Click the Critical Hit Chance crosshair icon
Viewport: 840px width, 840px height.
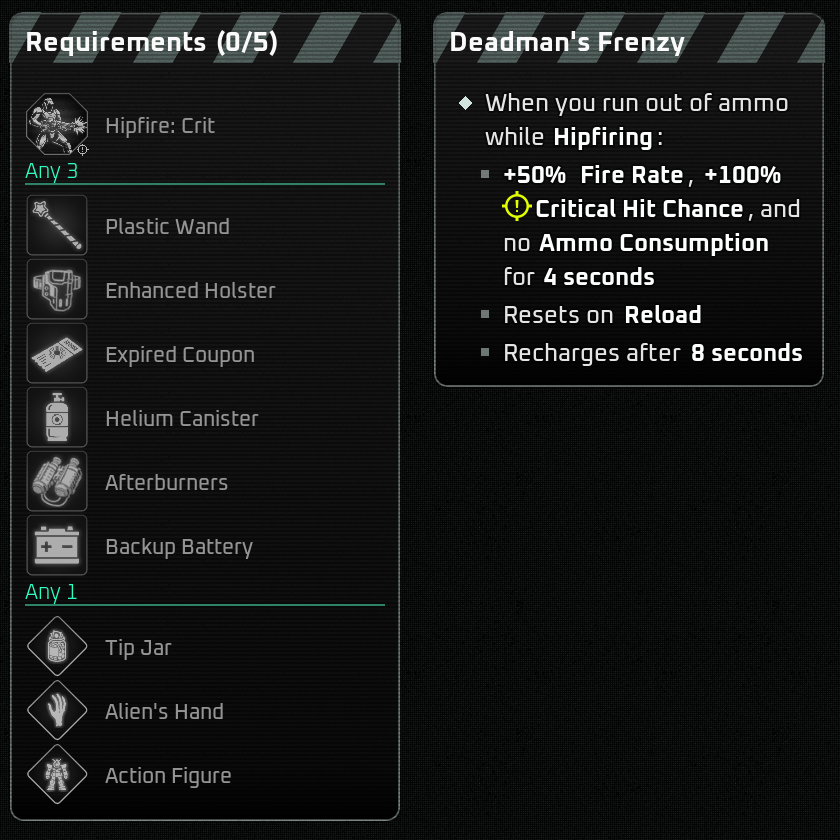pos(517,208)
